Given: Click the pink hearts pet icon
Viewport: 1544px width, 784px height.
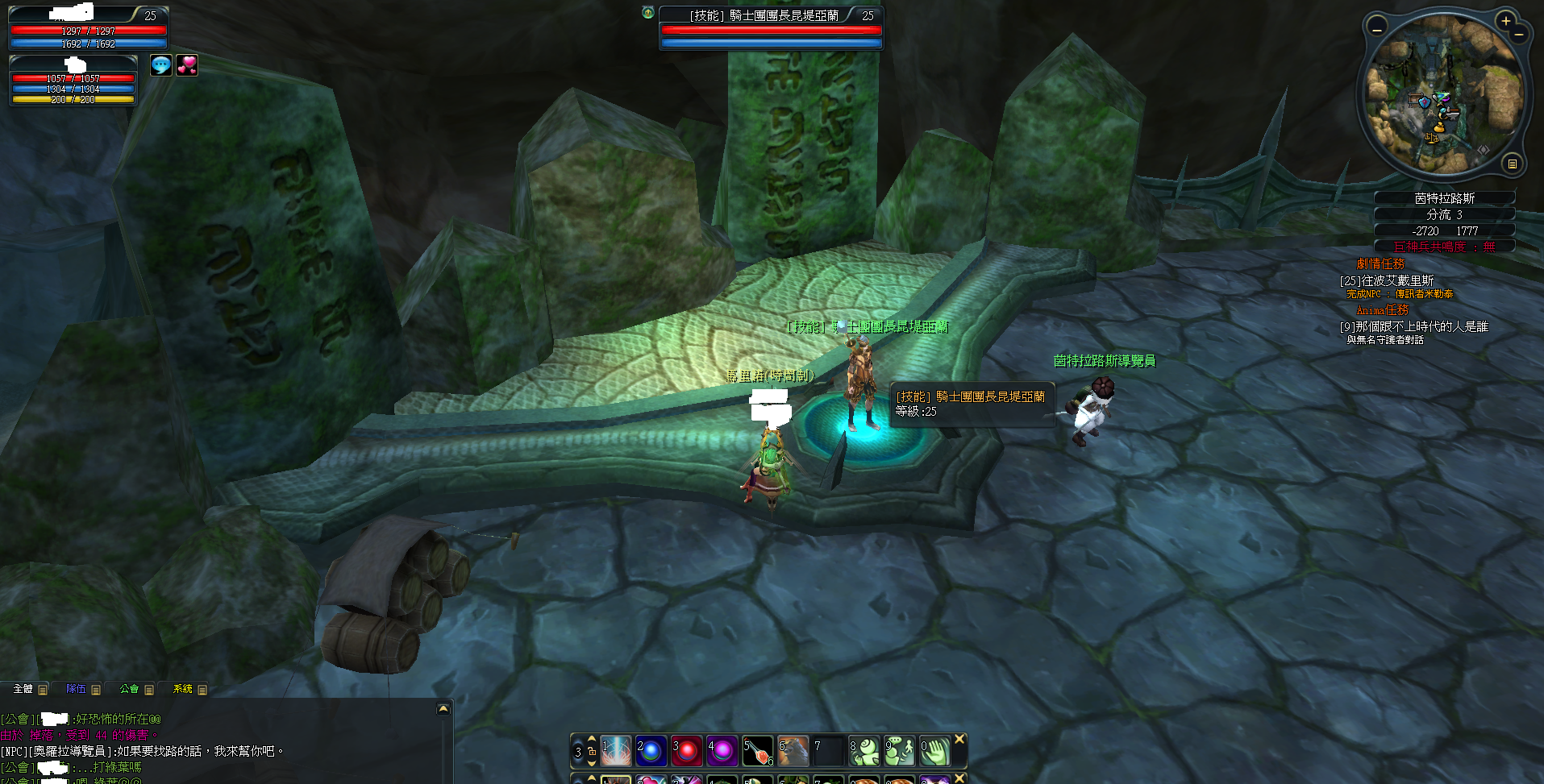Looking at the screenshot, I should [x=187, y=65].
